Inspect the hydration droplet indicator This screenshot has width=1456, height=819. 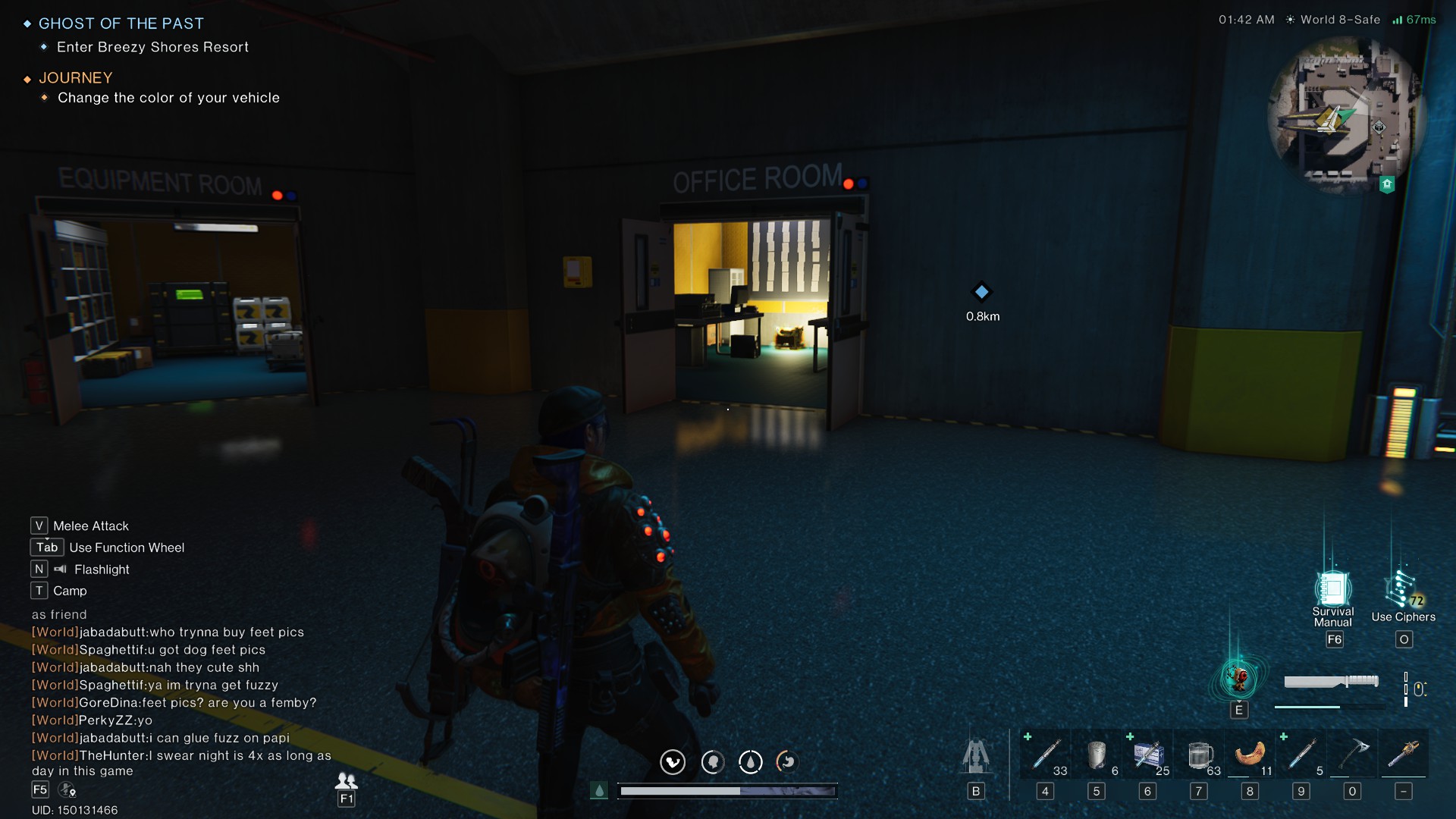click(751, 762)
